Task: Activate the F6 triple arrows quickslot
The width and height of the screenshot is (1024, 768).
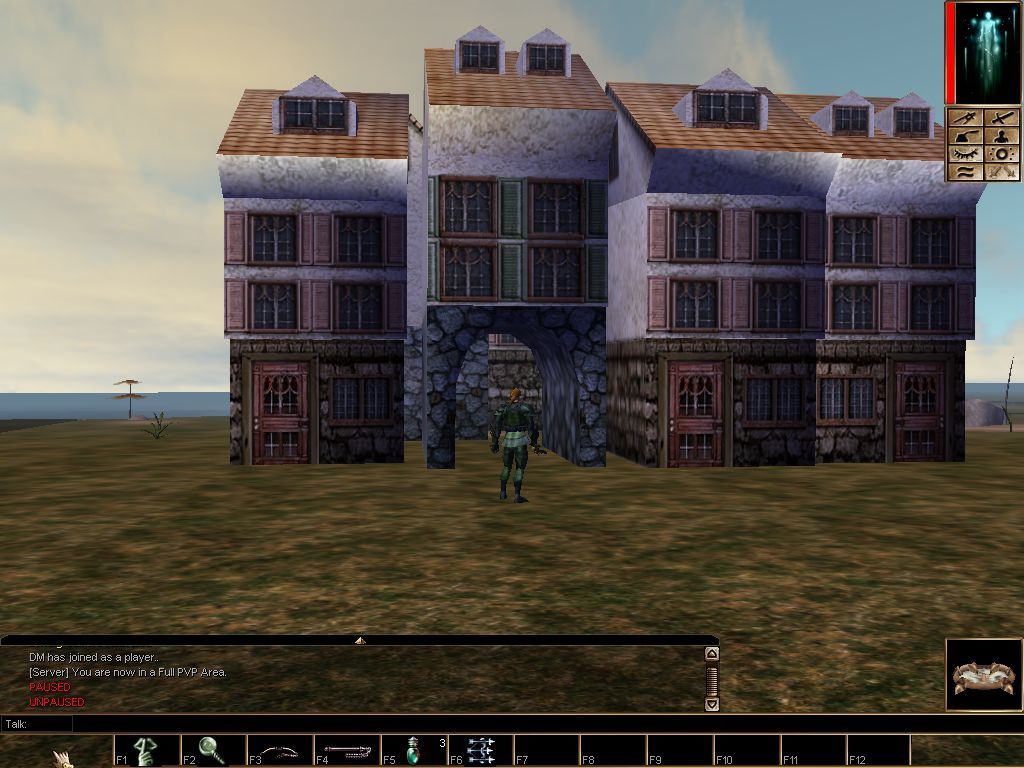Action: (481, 750)
